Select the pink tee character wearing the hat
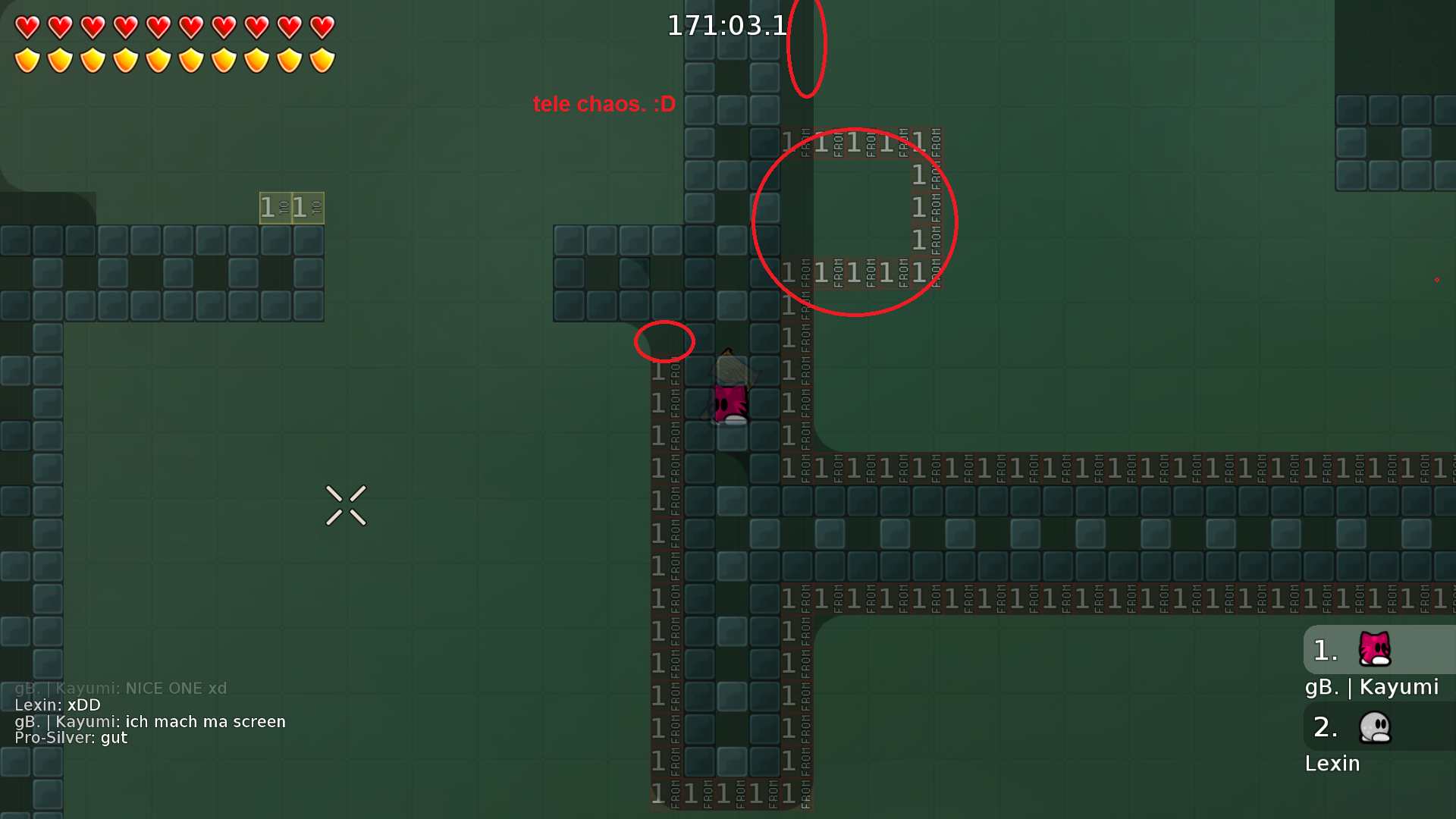 (x=730, y=394)
